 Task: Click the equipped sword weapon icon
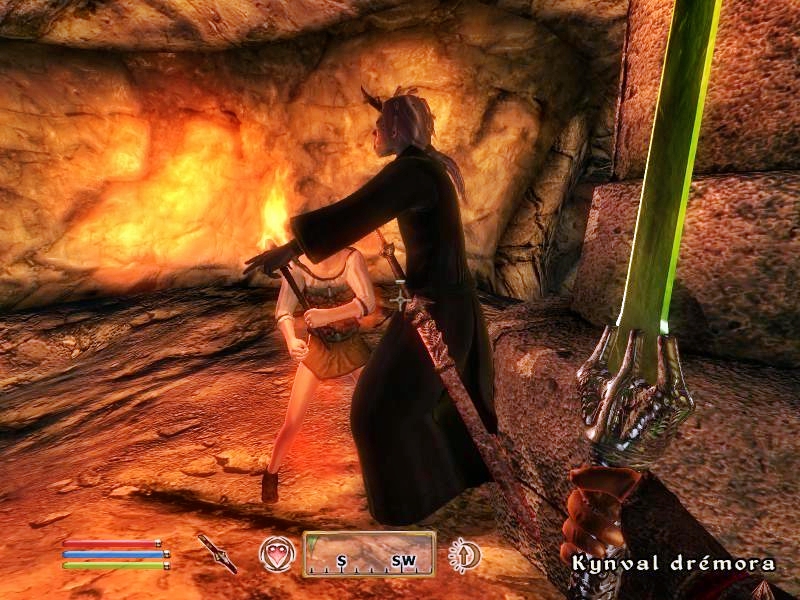coord(217,553)
